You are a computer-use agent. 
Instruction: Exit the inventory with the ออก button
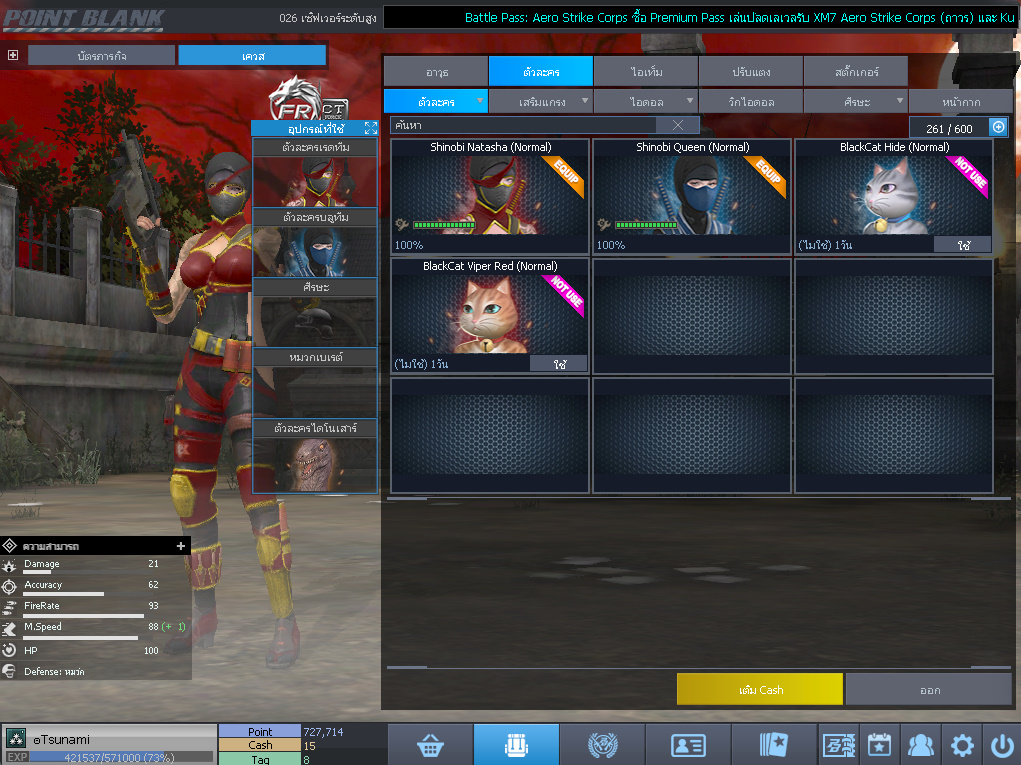(929, 690)
